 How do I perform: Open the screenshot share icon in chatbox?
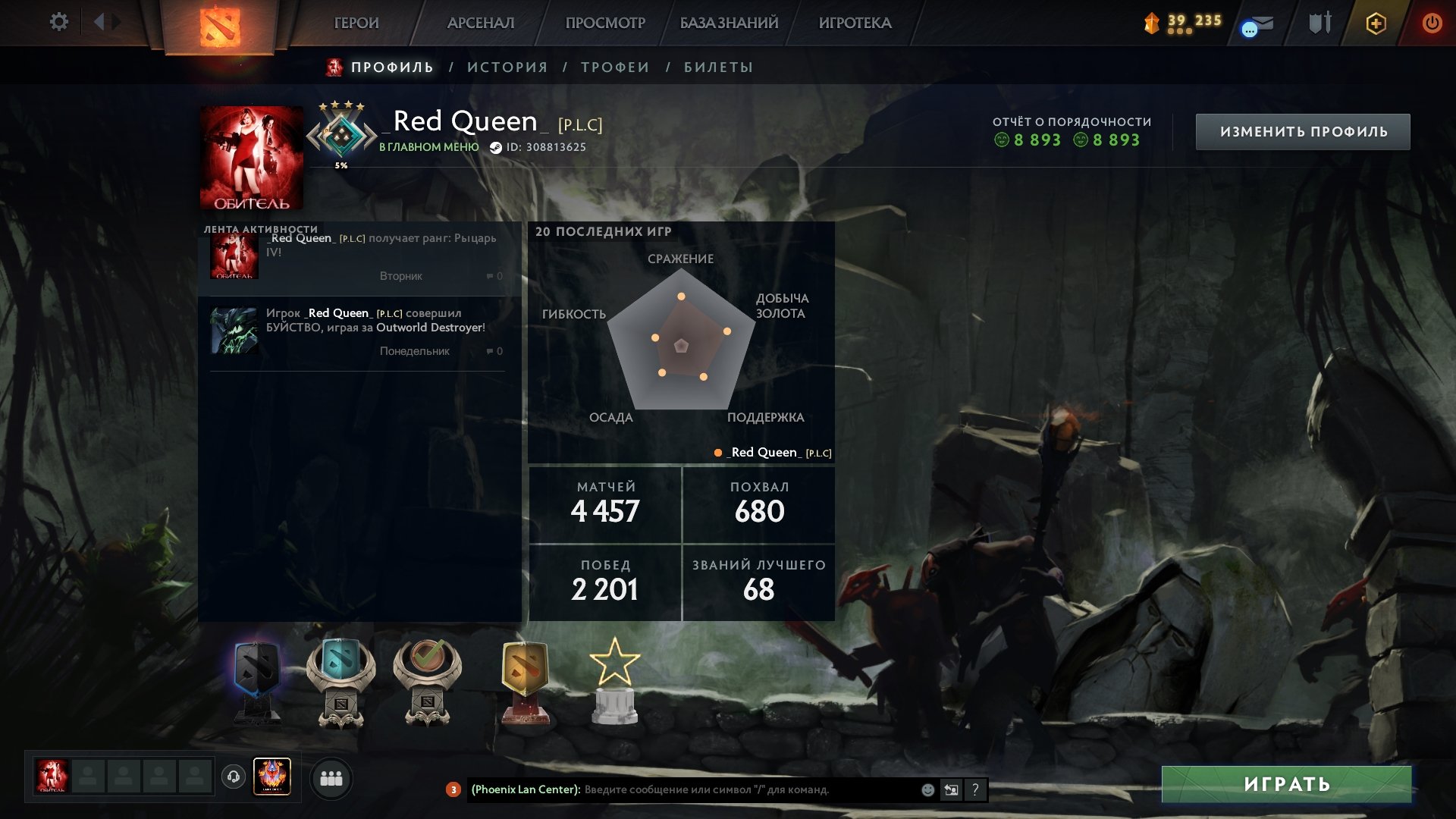(x=952, y=789)
